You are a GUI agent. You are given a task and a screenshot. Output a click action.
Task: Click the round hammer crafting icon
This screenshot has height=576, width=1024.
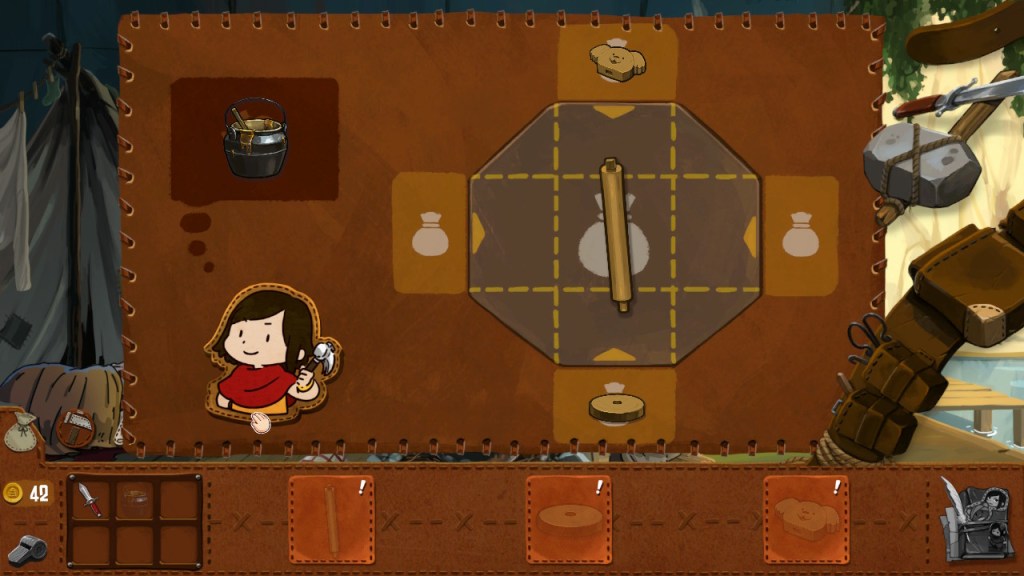pyautogui.click(x=73, y=428)
